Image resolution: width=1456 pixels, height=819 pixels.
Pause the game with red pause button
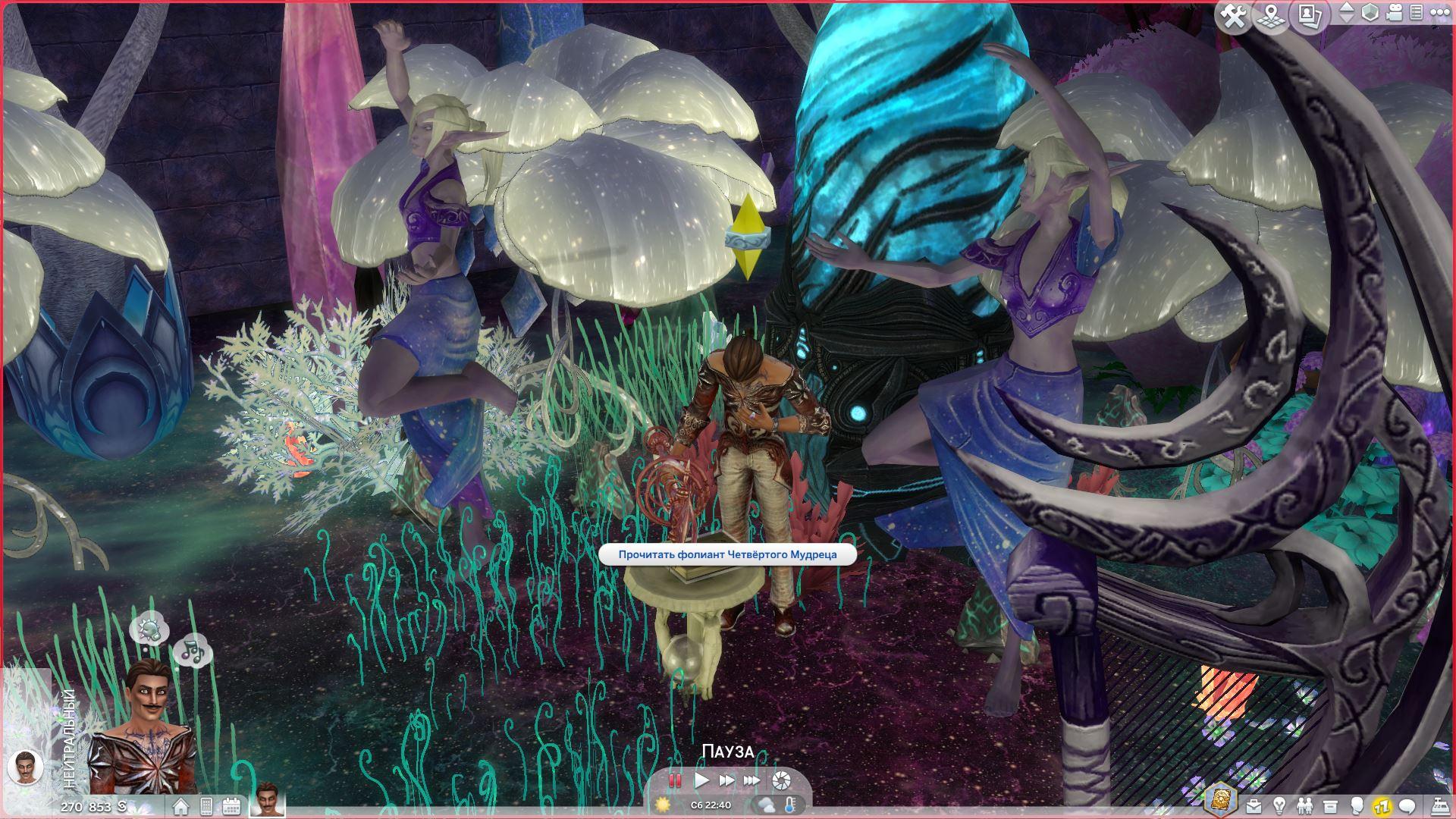pos(675,780)
